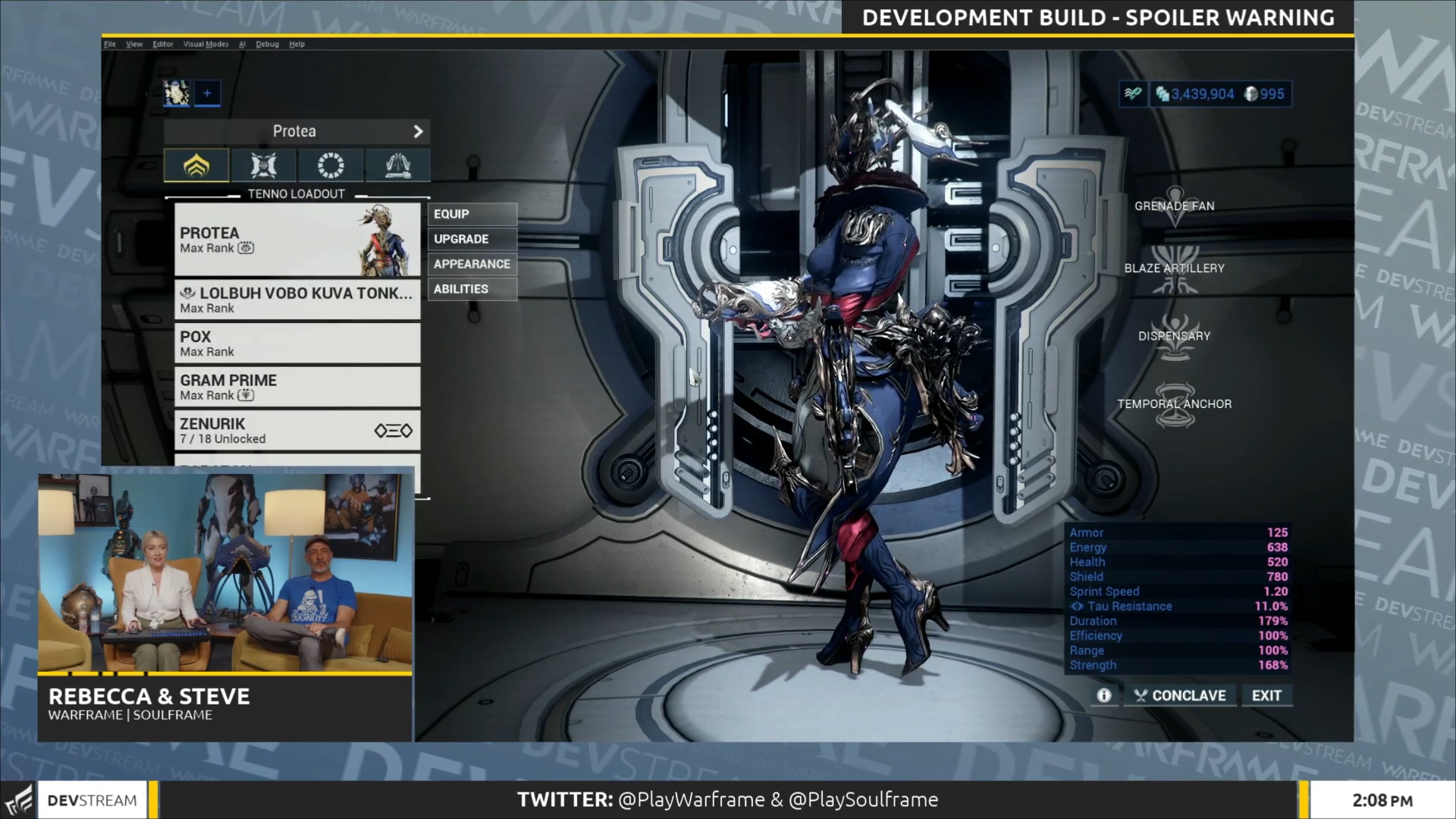Select the Protea warframe loadout slot
The height and width of the screenshot is (819, 1456).
pos(297,240)
